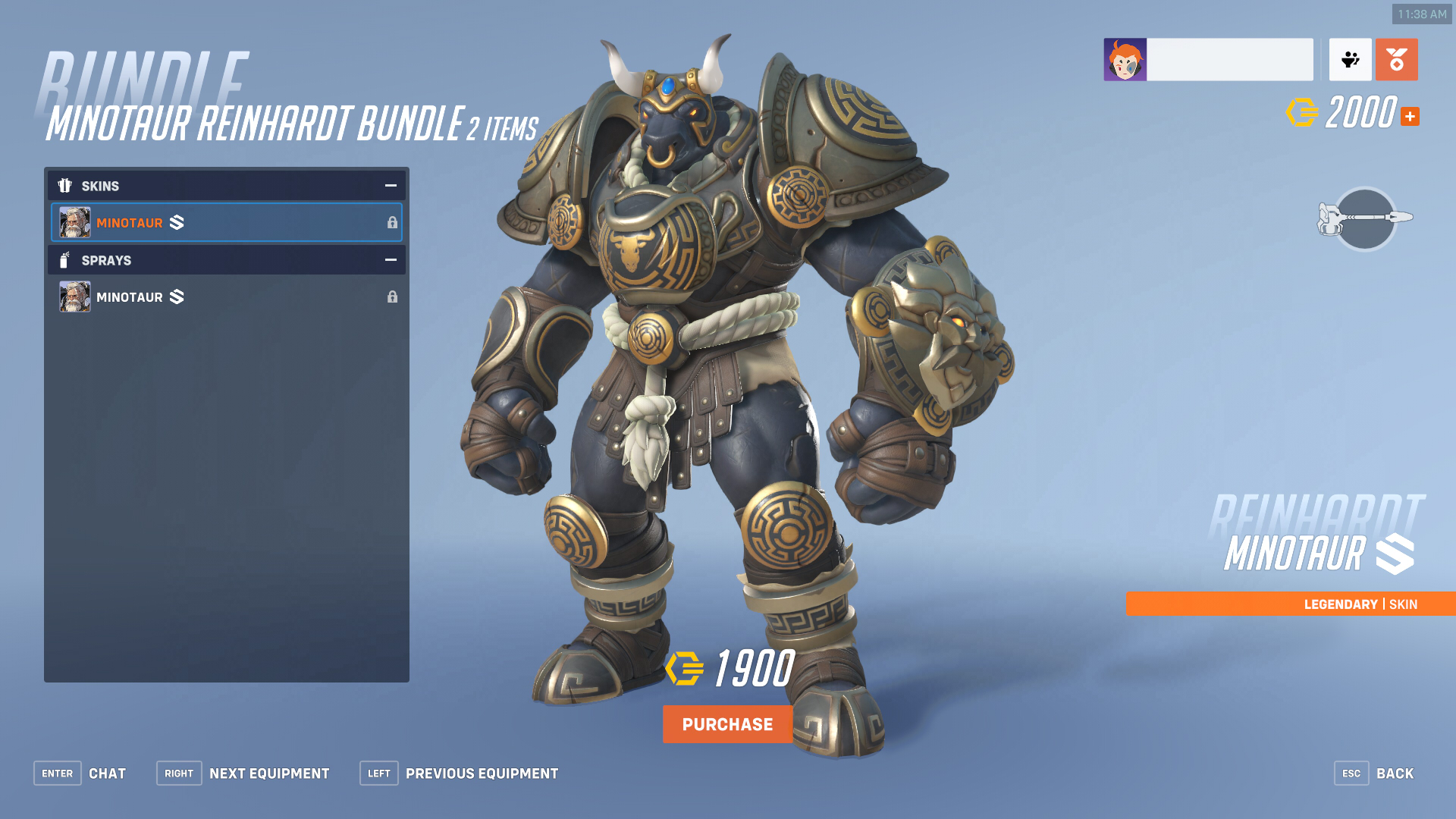Viewport: 1456px width, 819px height.
Task: Click the jacket icon on the SKINS header
Action: [x=66, y=186]
